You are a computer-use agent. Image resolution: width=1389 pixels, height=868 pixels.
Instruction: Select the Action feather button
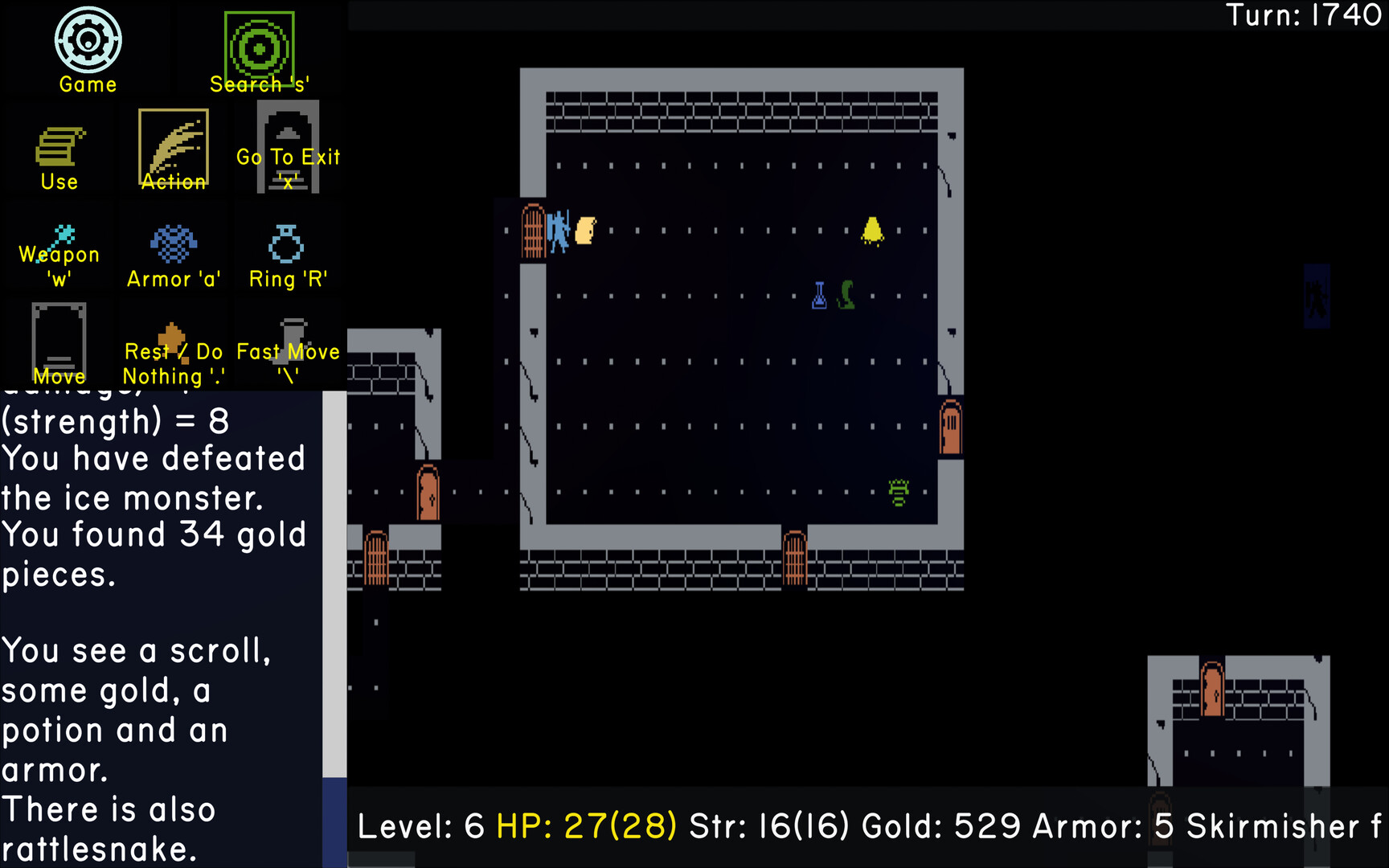(174, 150)
